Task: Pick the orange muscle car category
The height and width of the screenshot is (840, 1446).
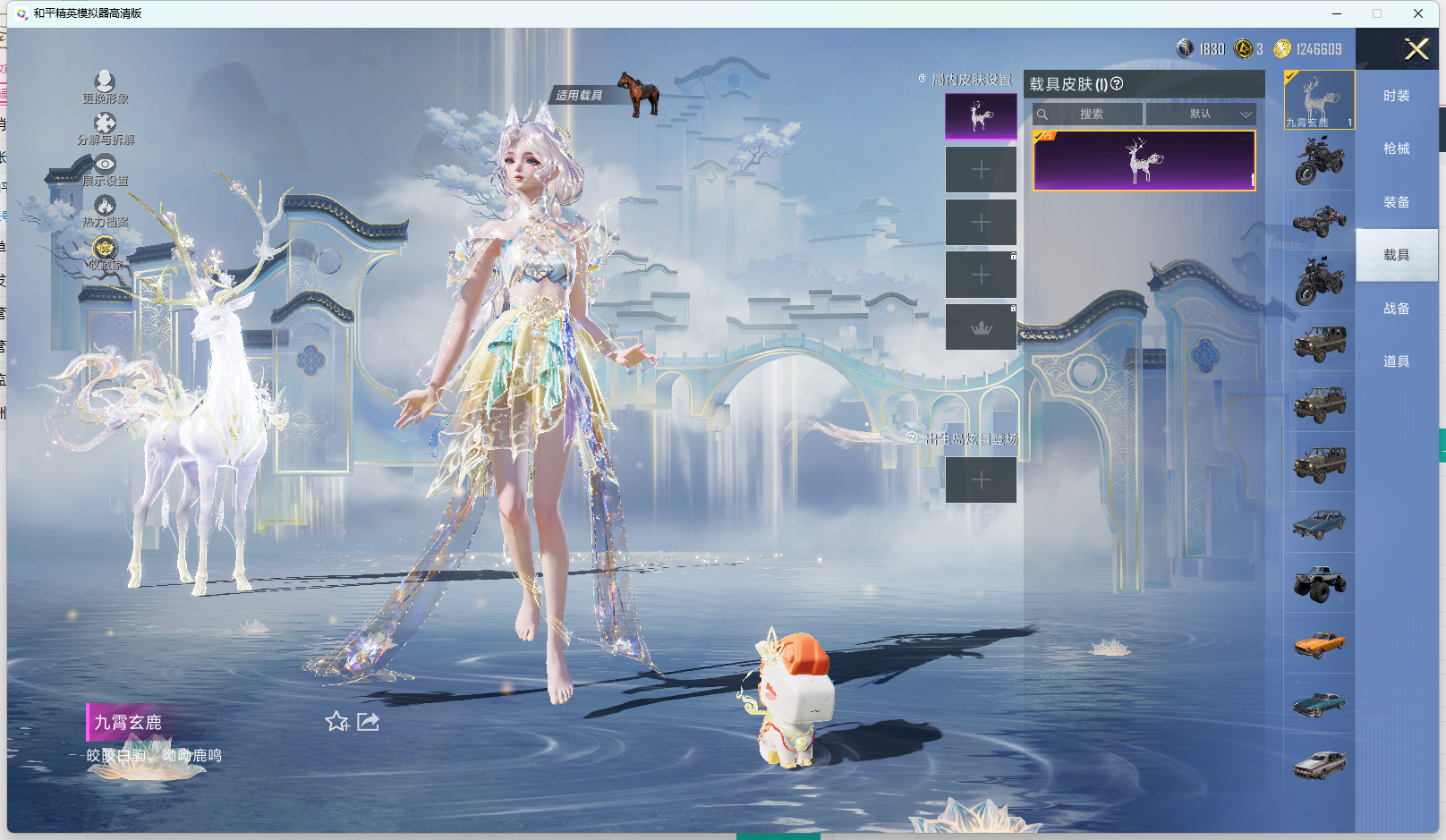Action: click(1319, 644)
